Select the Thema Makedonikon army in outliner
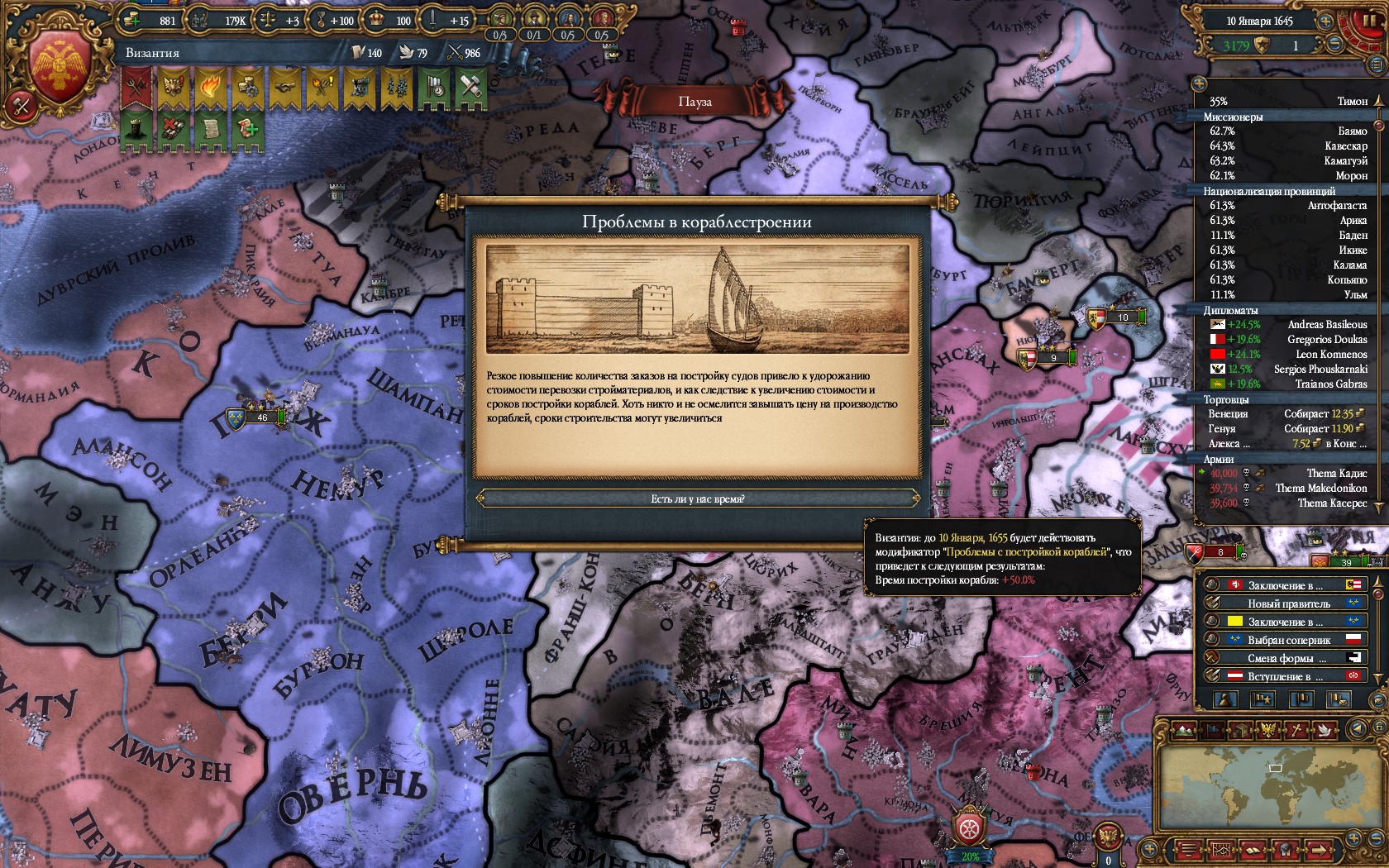This screenshot has height=868, width=1389. (x=1287, y=488)
